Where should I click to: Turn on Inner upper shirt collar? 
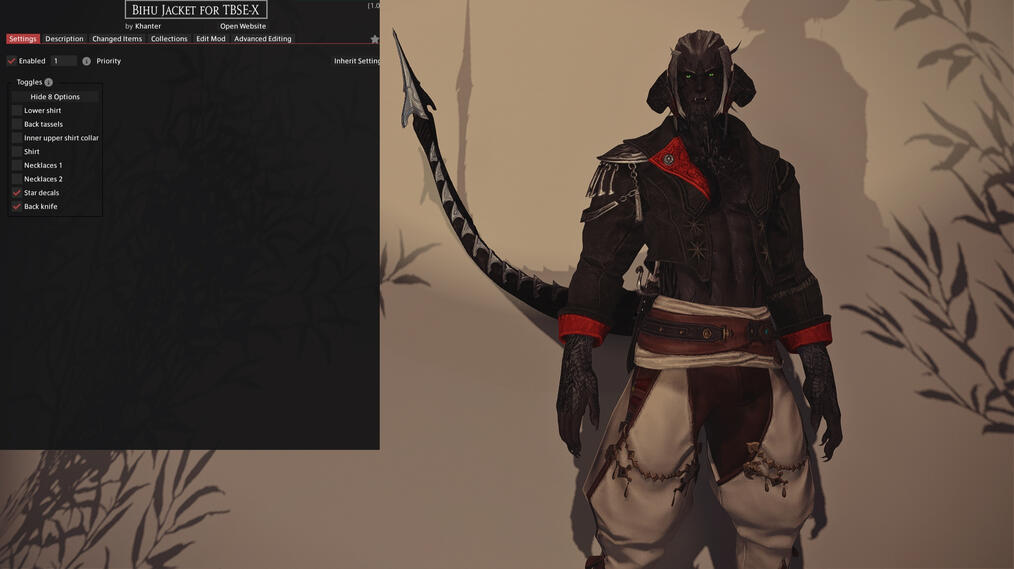(x=17, y=138)
